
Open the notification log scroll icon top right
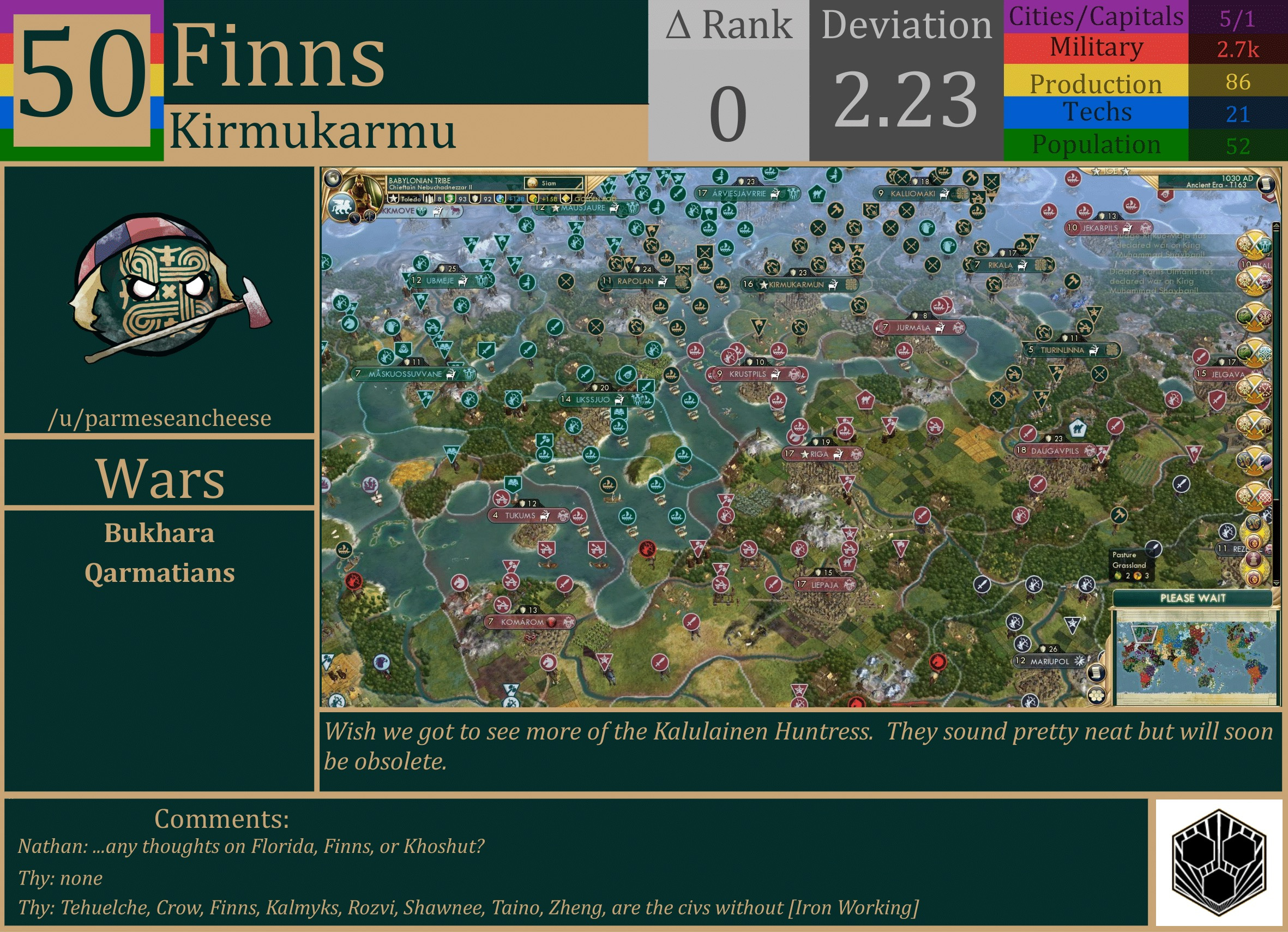(x=1267, y=184)
